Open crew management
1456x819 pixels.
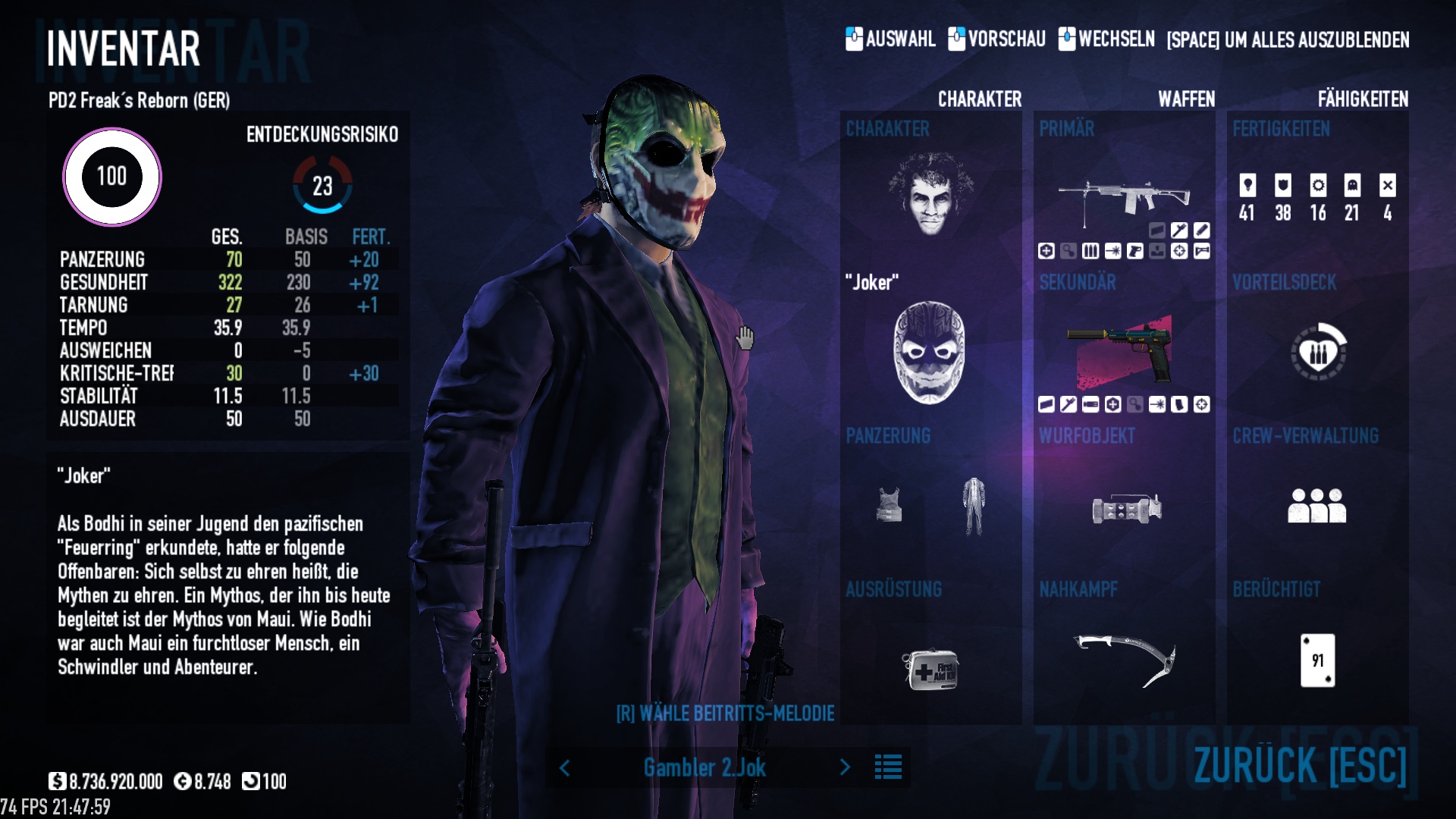click(x=1316, y=506)
